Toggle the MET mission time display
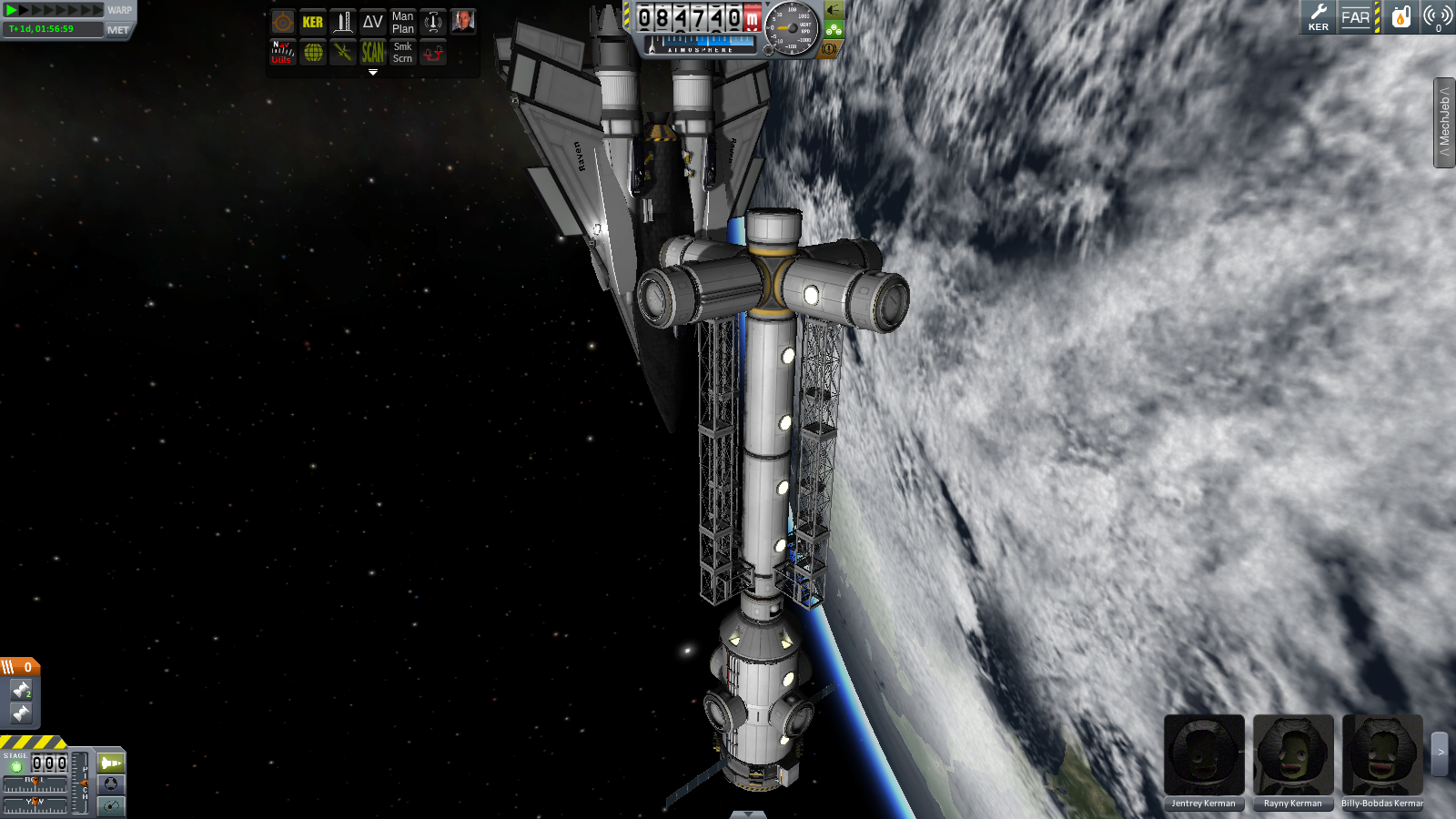Image resolution: width=1456 pixels, height=819 pixels. pos(118,30)
